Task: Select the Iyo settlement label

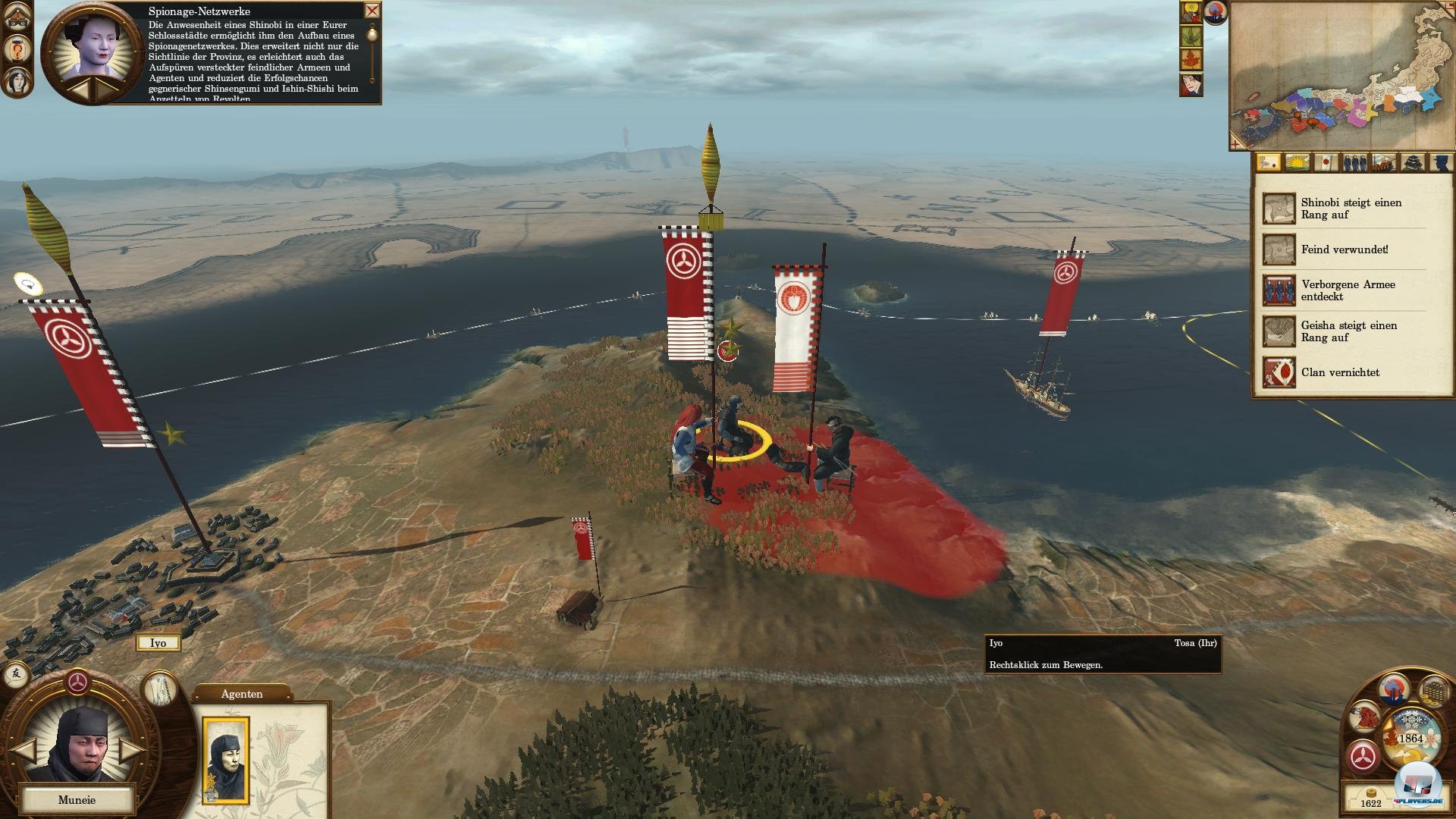Action: (x=158, y=643)
